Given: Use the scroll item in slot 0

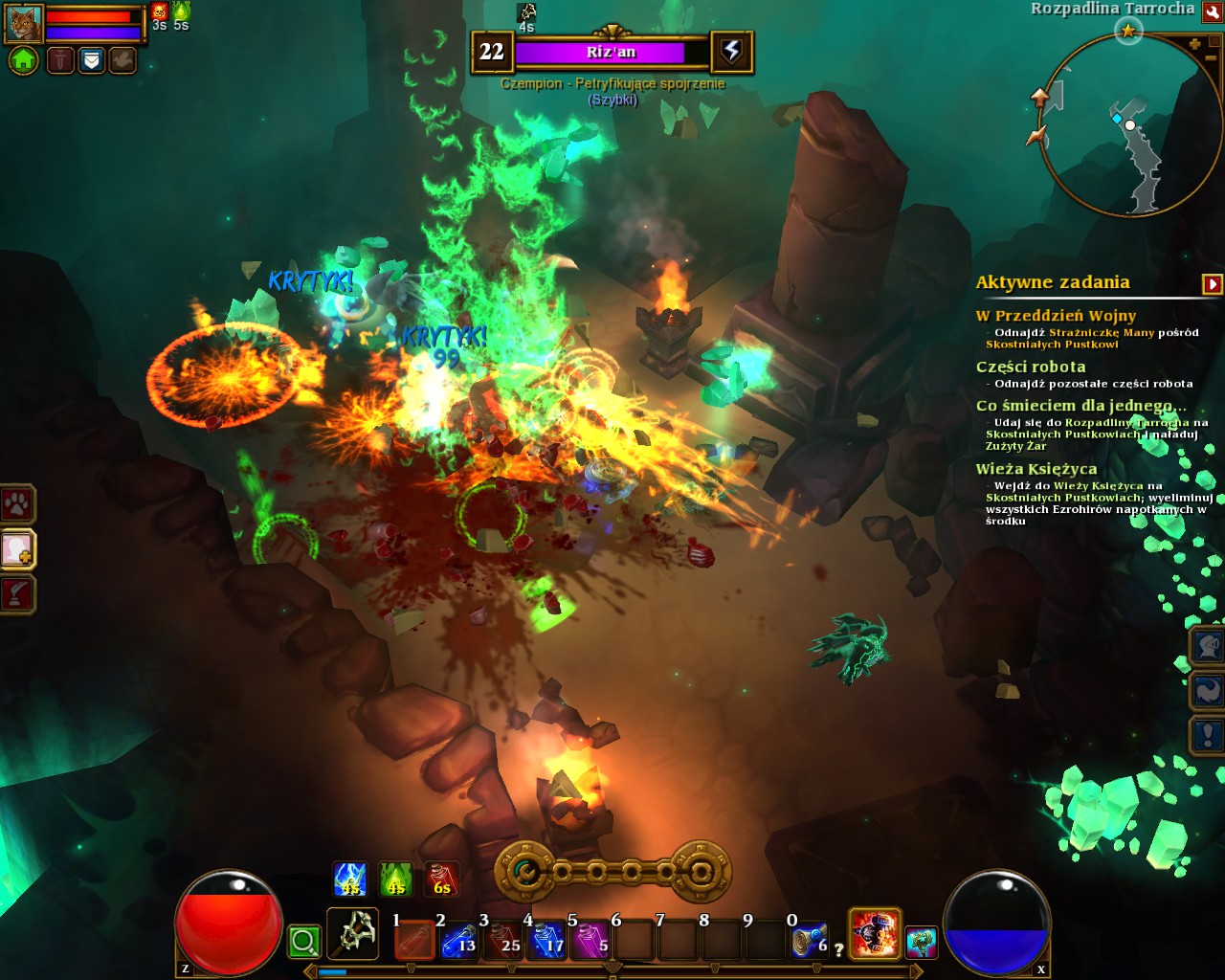Looking at the screenshot, I should [810, 940].
